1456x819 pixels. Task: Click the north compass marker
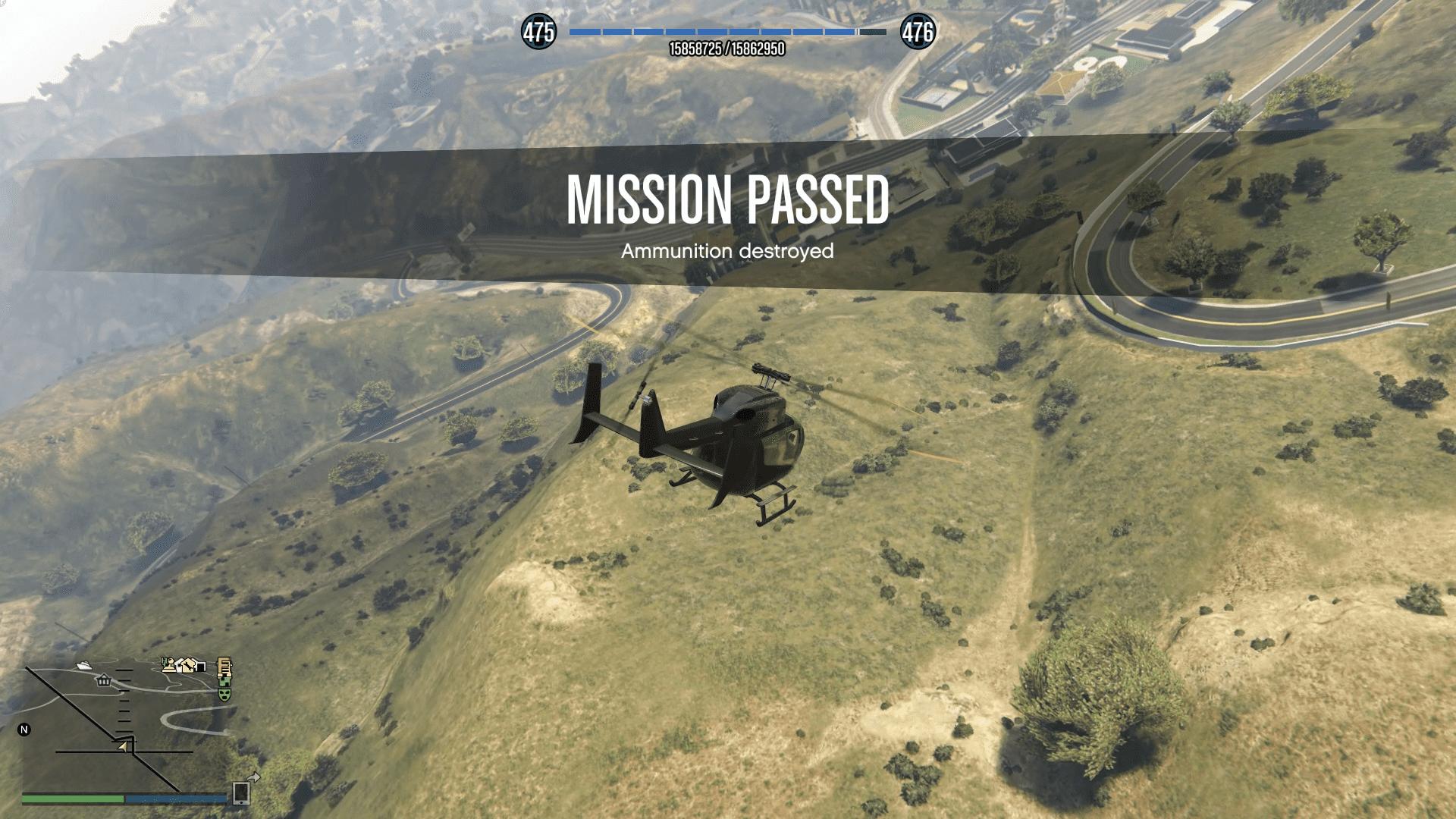coord(24,730)
